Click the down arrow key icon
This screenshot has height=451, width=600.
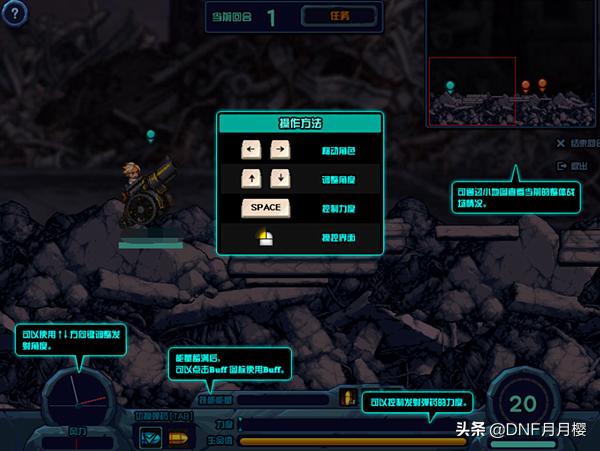pyautogui.click(x=281, y=179)
